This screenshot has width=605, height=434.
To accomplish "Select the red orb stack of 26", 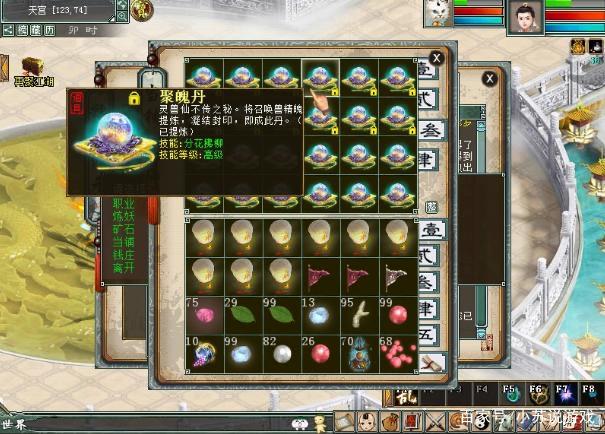I will coord(318,355).
